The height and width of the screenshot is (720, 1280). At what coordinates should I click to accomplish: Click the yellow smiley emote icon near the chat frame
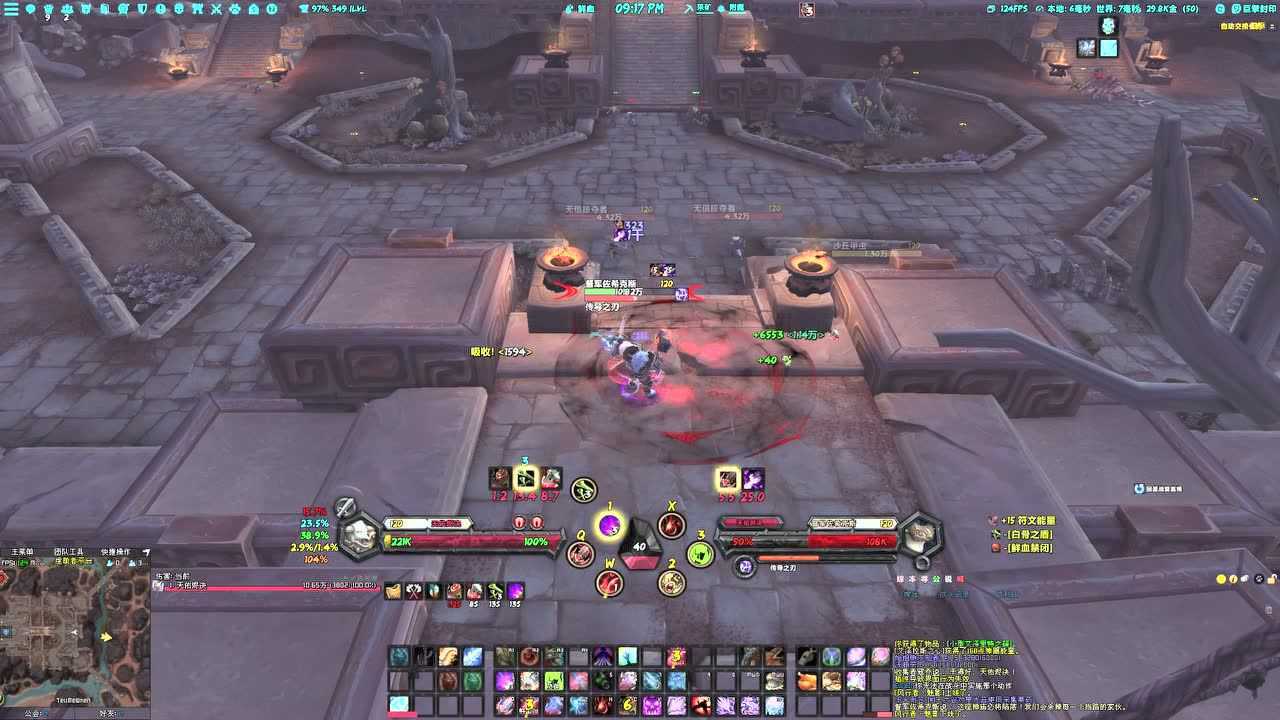tap(1221, 579)
